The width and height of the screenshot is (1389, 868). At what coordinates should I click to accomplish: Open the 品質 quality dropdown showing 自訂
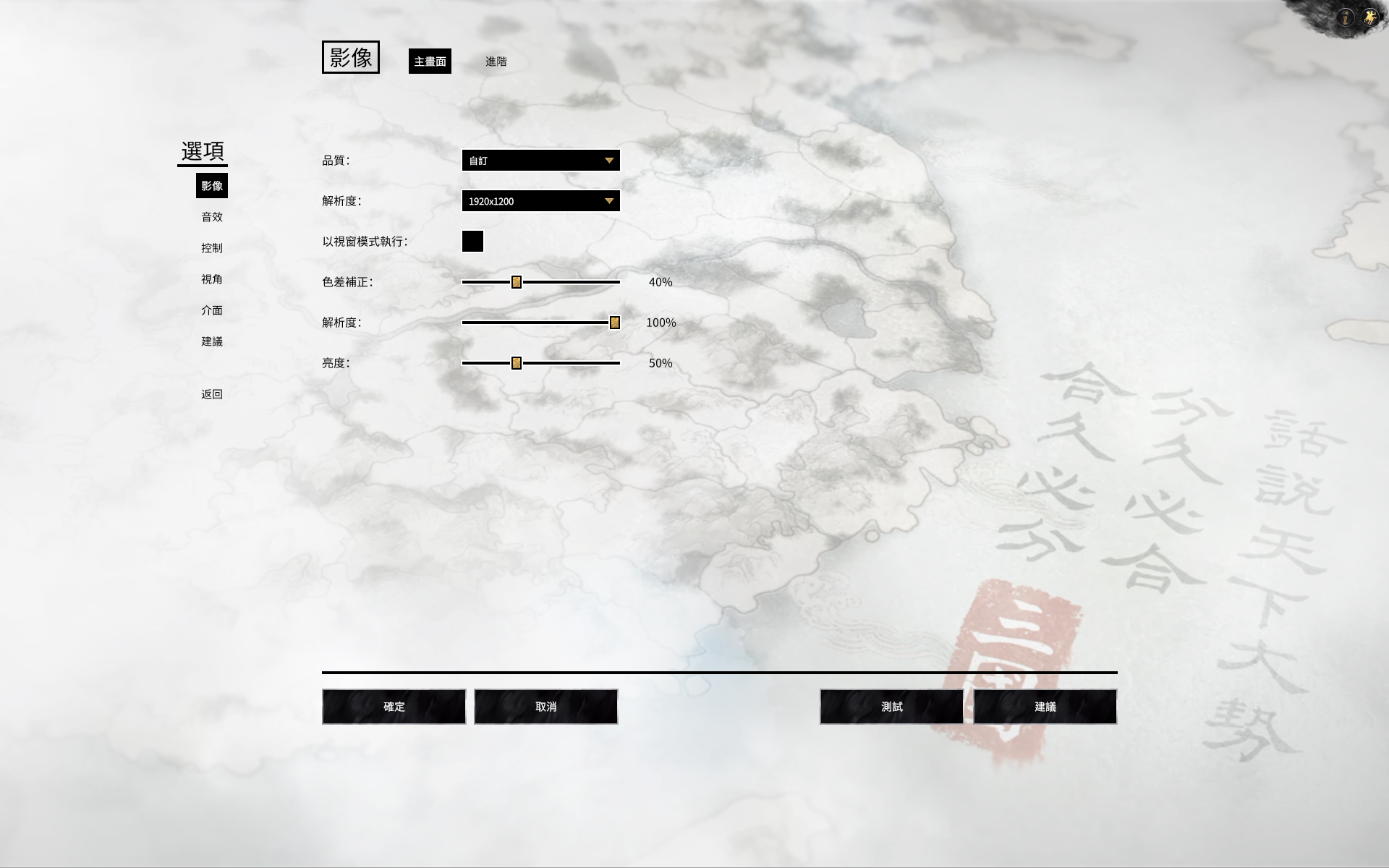(x=541, y=160)
